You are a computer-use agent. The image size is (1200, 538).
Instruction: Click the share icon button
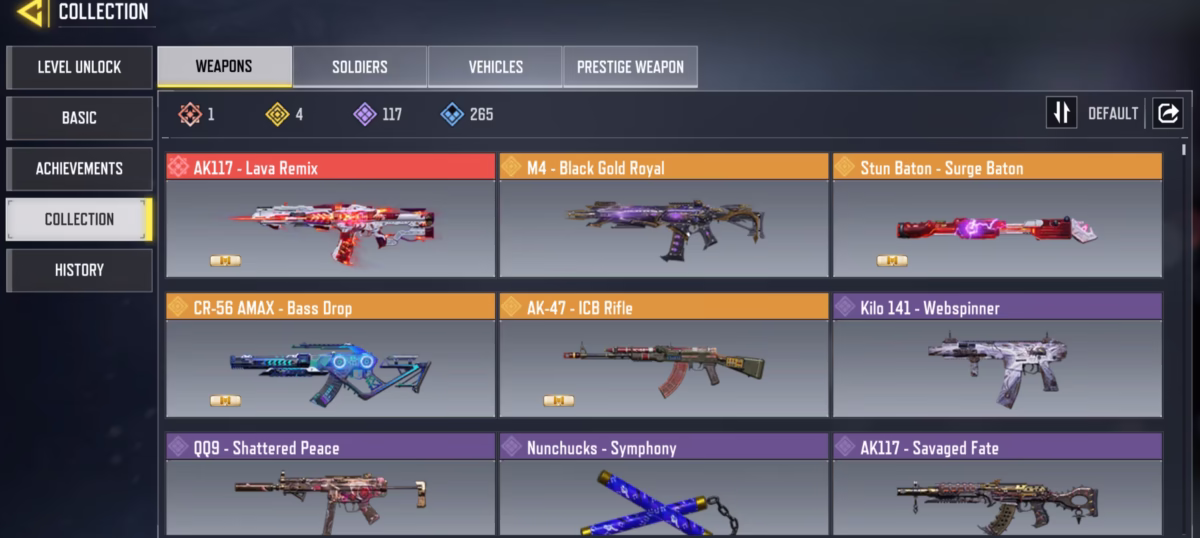pos(1167,113)
